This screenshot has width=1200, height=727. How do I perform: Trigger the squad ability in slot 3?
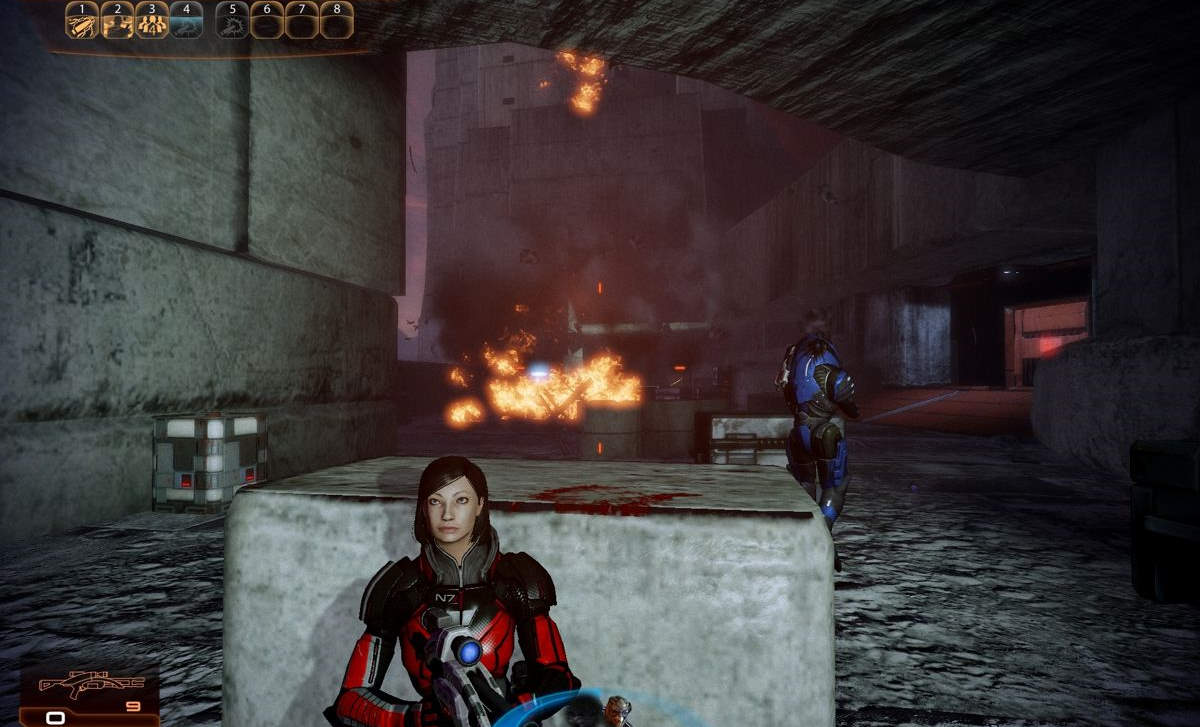coord(151,21)
